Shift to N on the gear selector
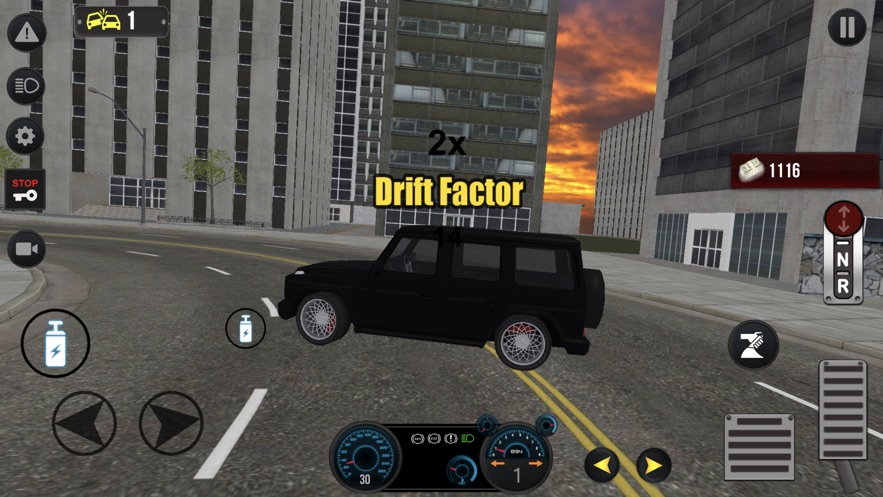 tap(842, 261)
